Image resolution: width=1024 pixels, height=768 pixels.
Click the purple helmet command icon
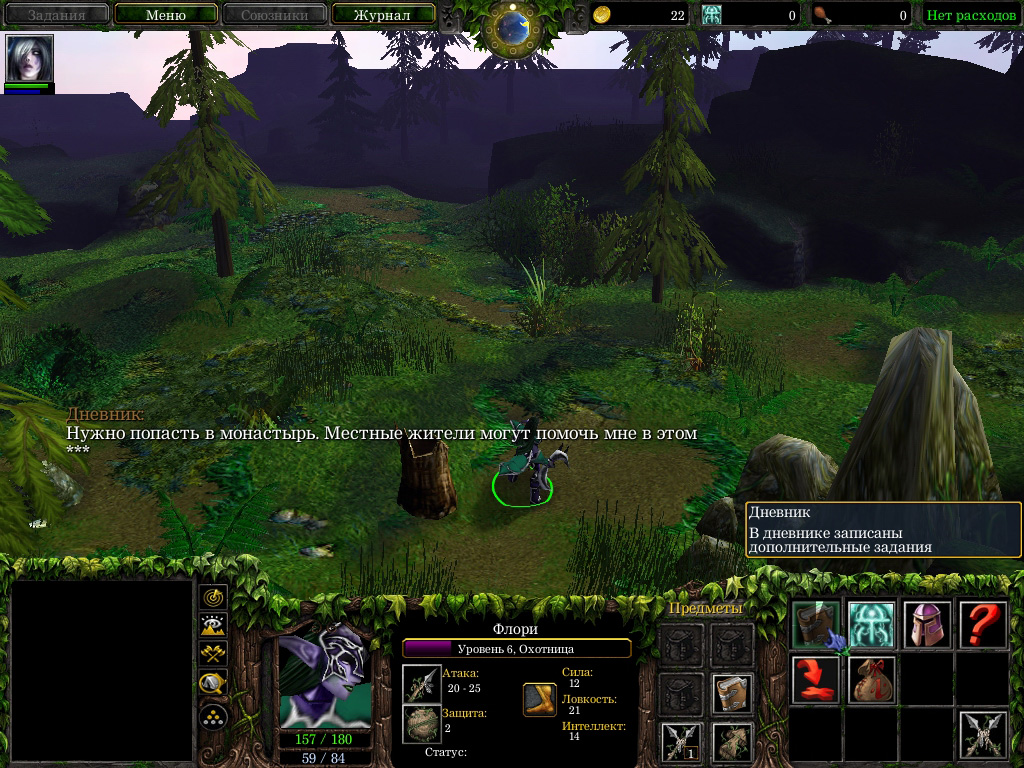click(927, 625)
